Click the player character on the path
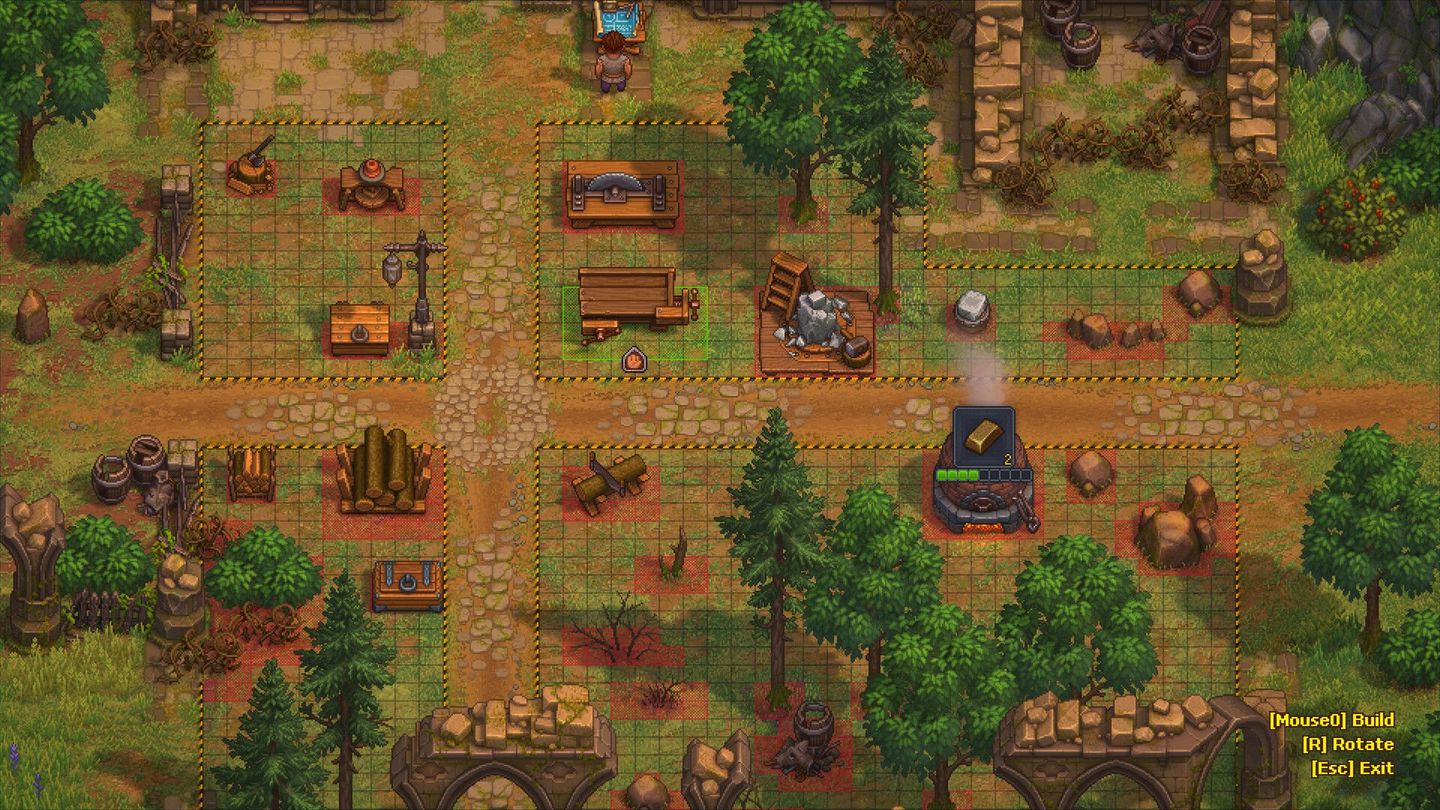Image resolution: width=1440 pixels, height=810 pixels. point(613,70)
